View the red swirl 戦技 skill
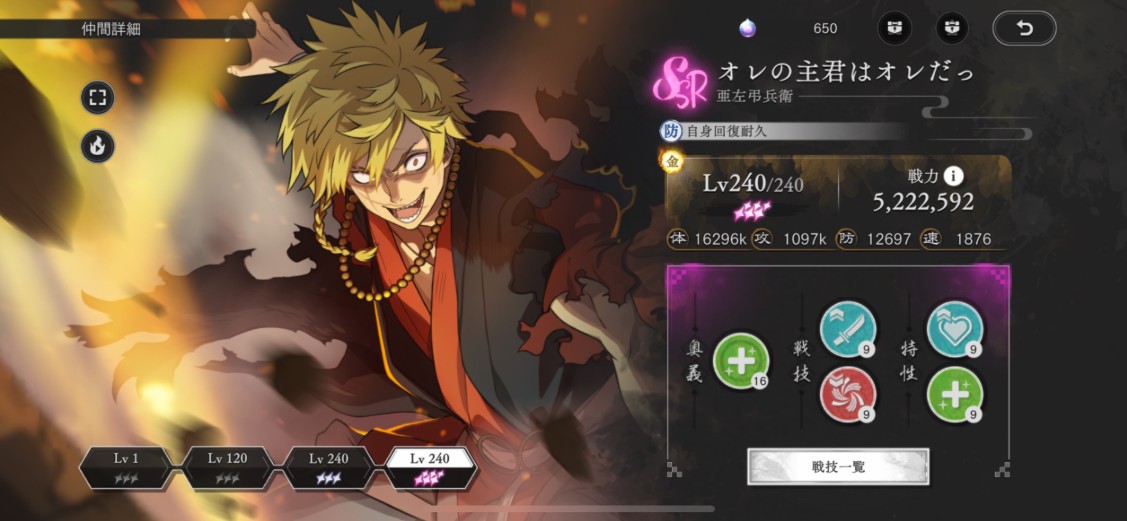This screenshot has height=521, width=1127. coord(848,394)
